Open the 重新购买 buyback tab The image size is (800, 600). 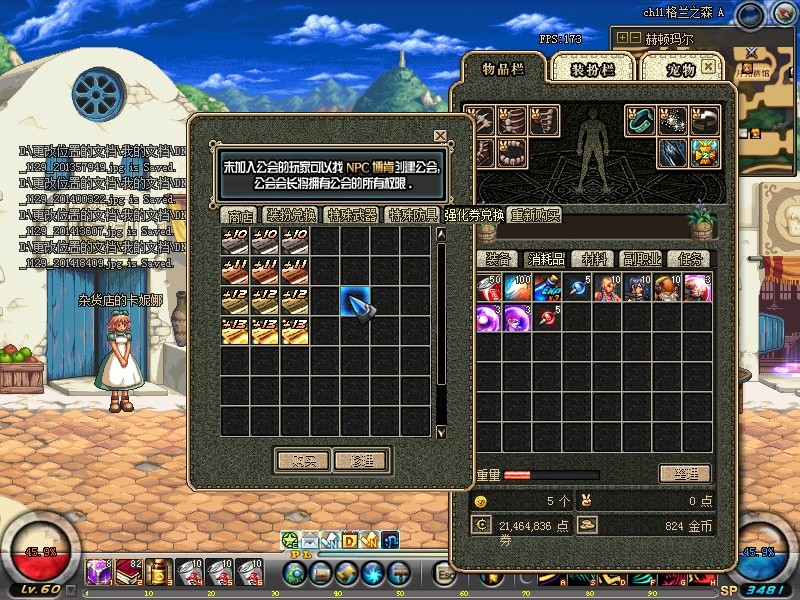(x=535, y=215)
